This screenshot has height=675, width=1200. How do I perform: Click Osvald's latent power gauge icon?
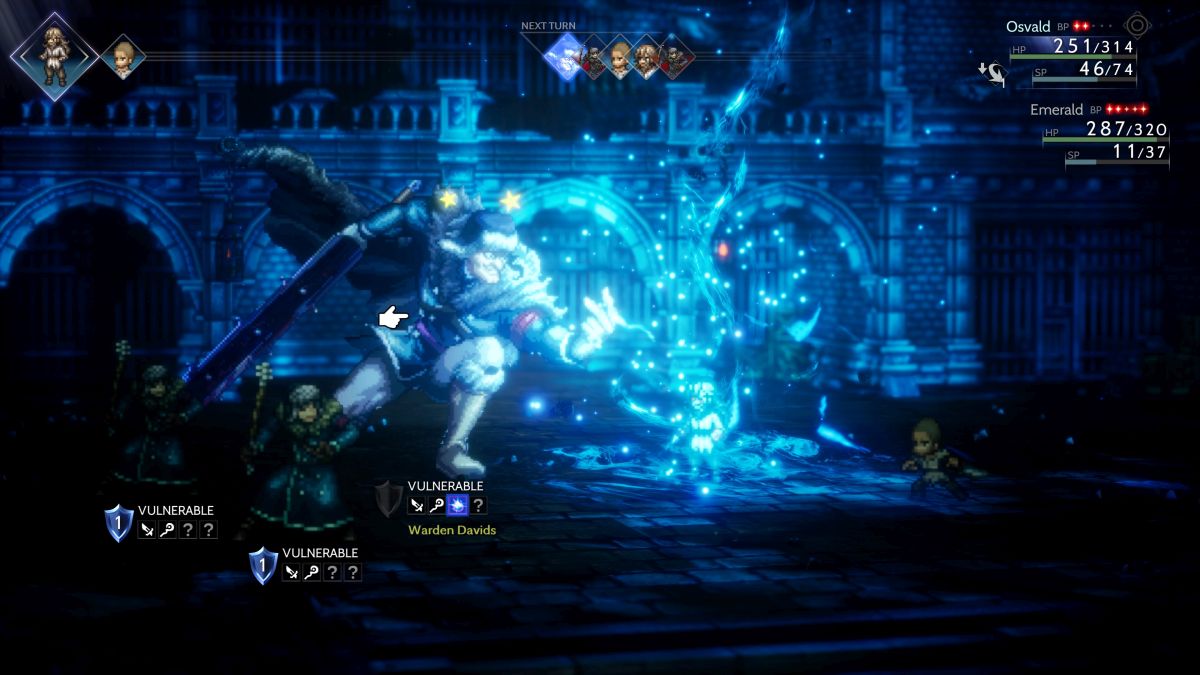pos(1137,26)
